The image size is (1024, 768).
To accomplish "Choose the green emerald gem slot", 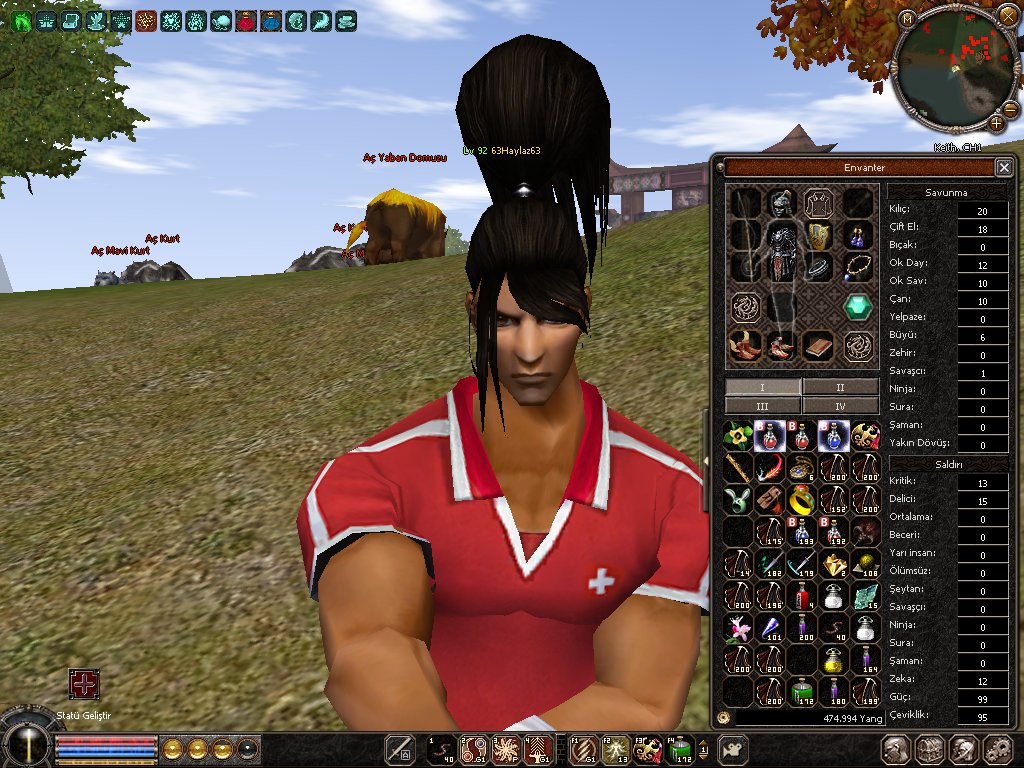I will click(857, 307).
